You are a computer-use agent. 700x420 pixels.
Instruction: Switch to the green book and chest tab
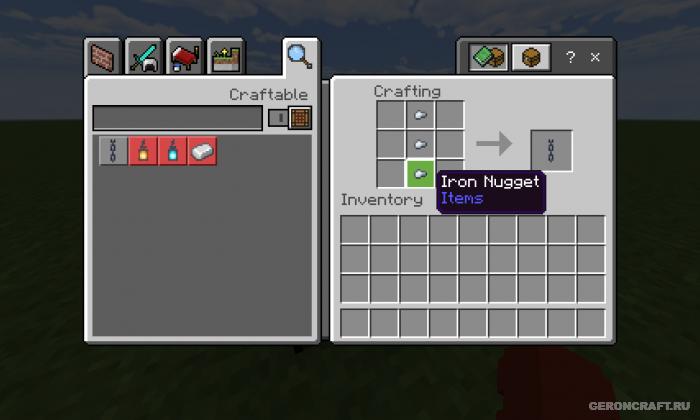pos(489,57)
